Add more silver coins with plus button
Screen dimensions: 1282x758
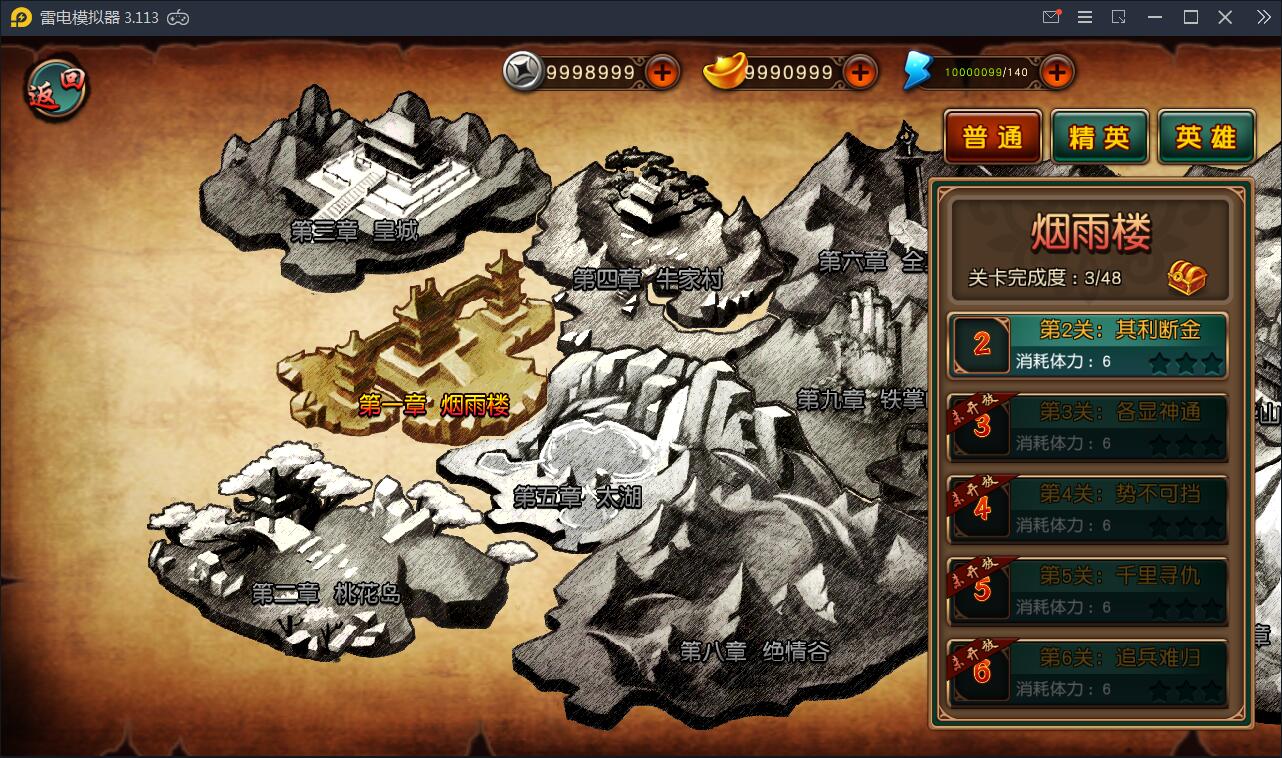pyautogui.click(x=662, y=72)
